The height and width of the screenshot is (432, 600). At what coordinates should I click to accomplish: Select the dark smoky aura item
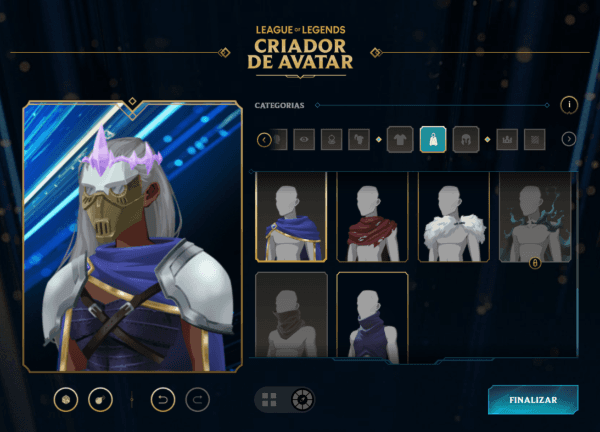pos(535,217)
